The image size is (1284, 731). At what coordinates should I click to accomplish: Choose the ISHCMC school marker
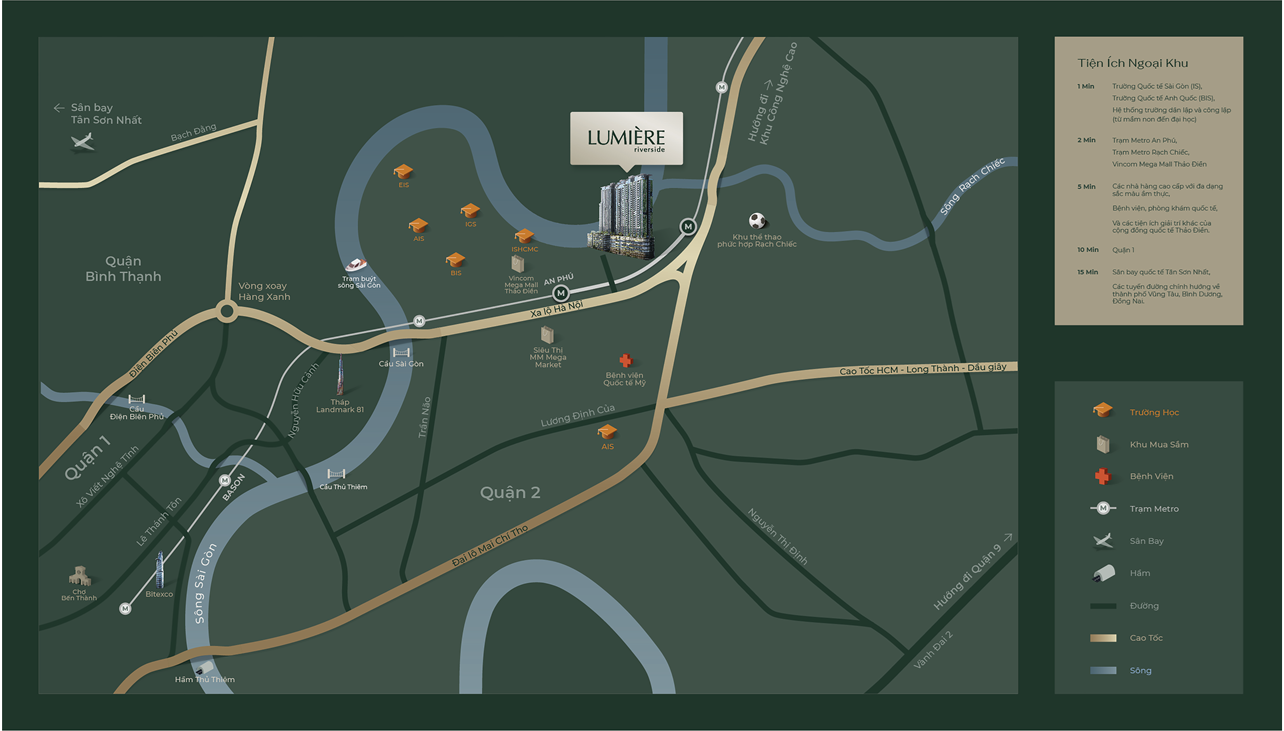pyautogui.click(x=524, y=236)
